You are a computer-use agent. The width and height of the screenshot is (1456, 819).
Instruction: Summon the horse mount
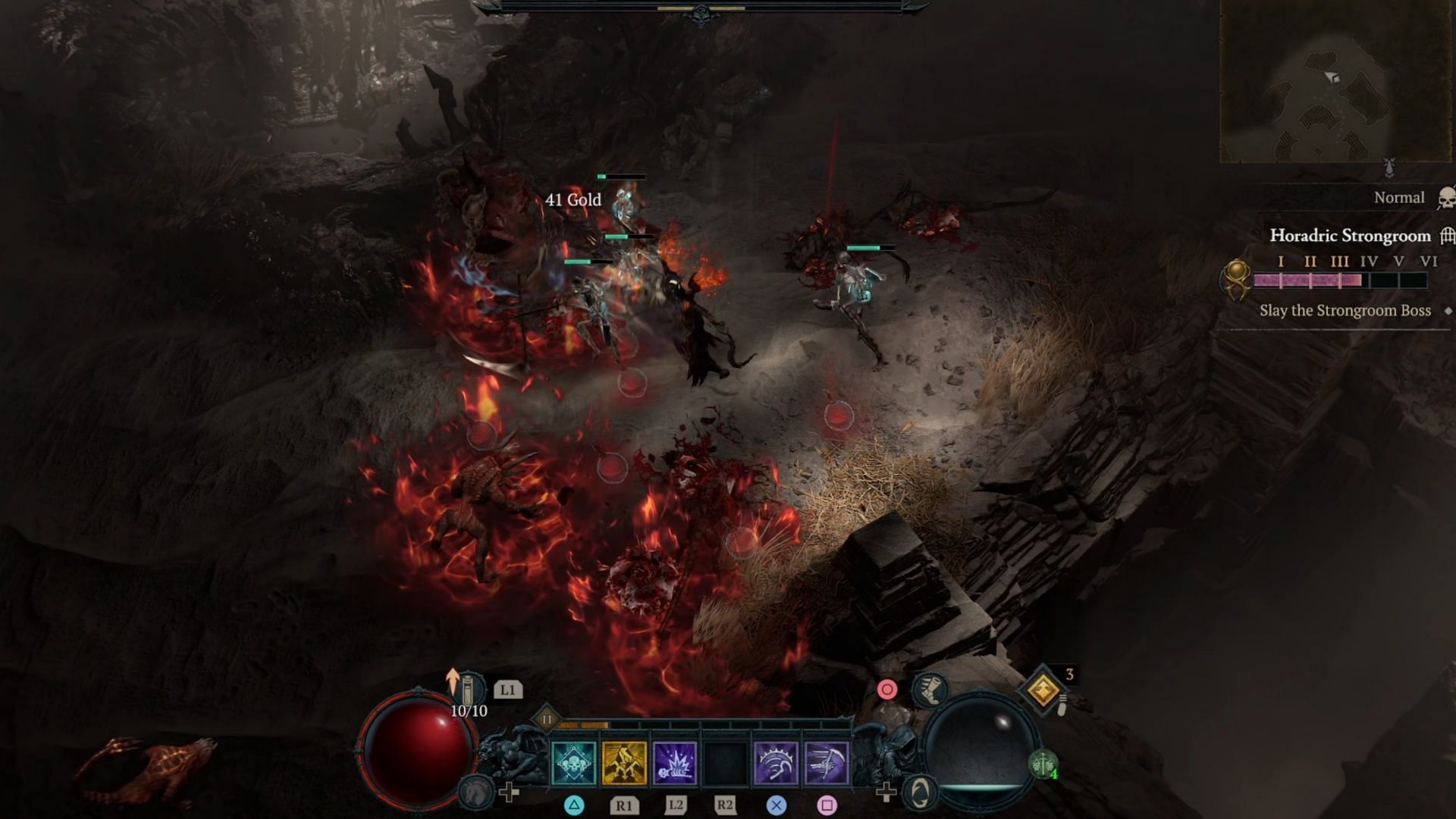475,792
